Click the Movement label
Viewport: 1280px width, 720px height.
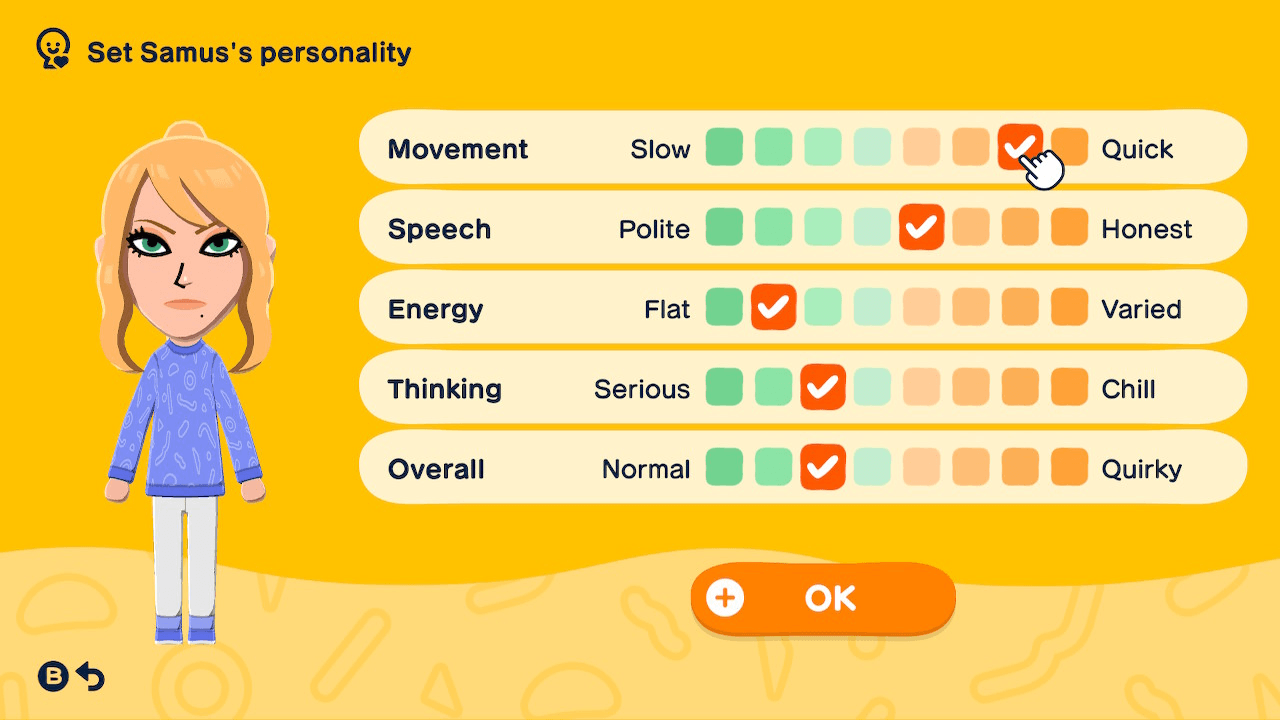point(458,148)
